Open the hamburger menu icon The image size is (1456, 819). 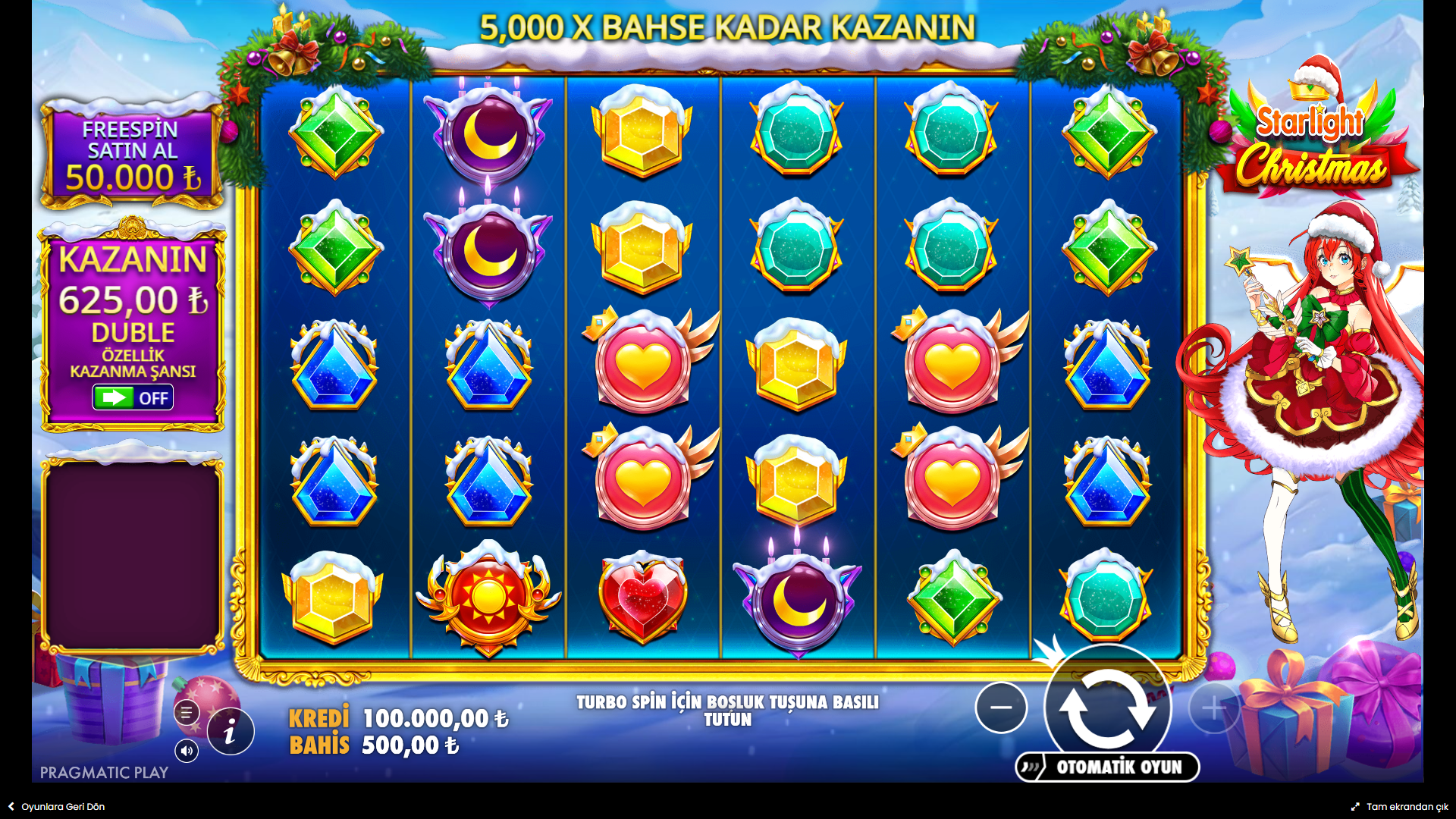[x=187, y=712]
